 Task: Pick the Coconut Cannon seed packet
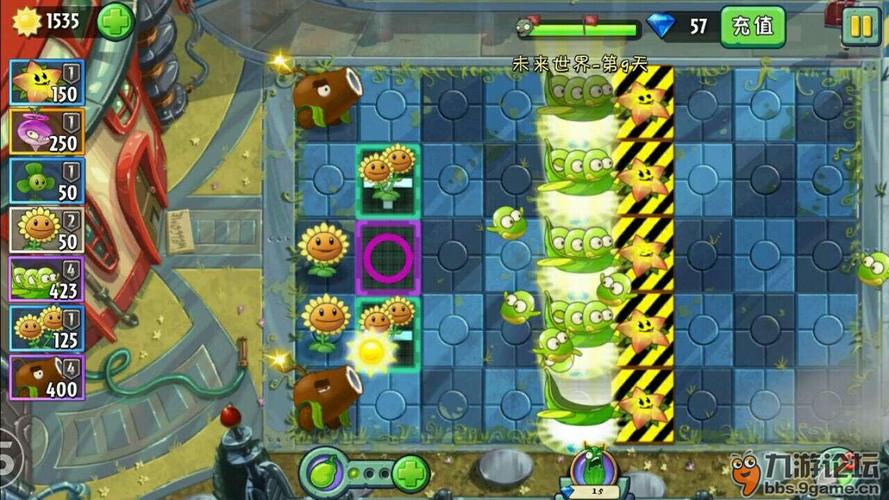(47, 377)
